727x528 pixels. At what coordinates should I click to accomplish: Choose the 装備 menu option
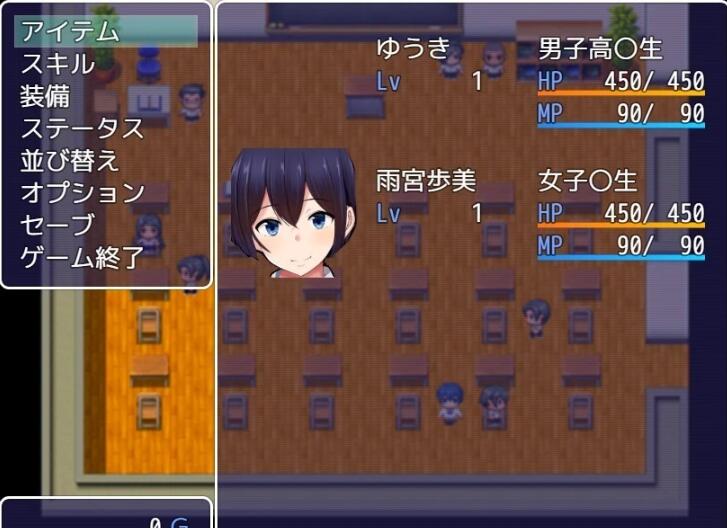(46, 96)
